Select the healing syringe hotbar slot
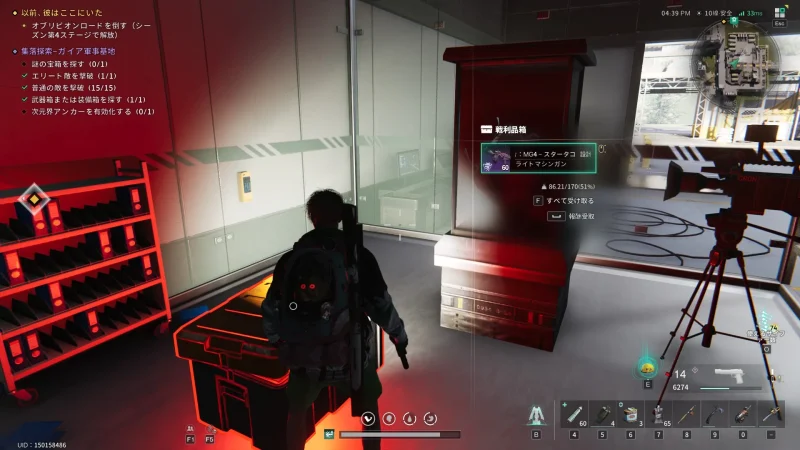Screen dimensions: 800x450 point(574,413)
